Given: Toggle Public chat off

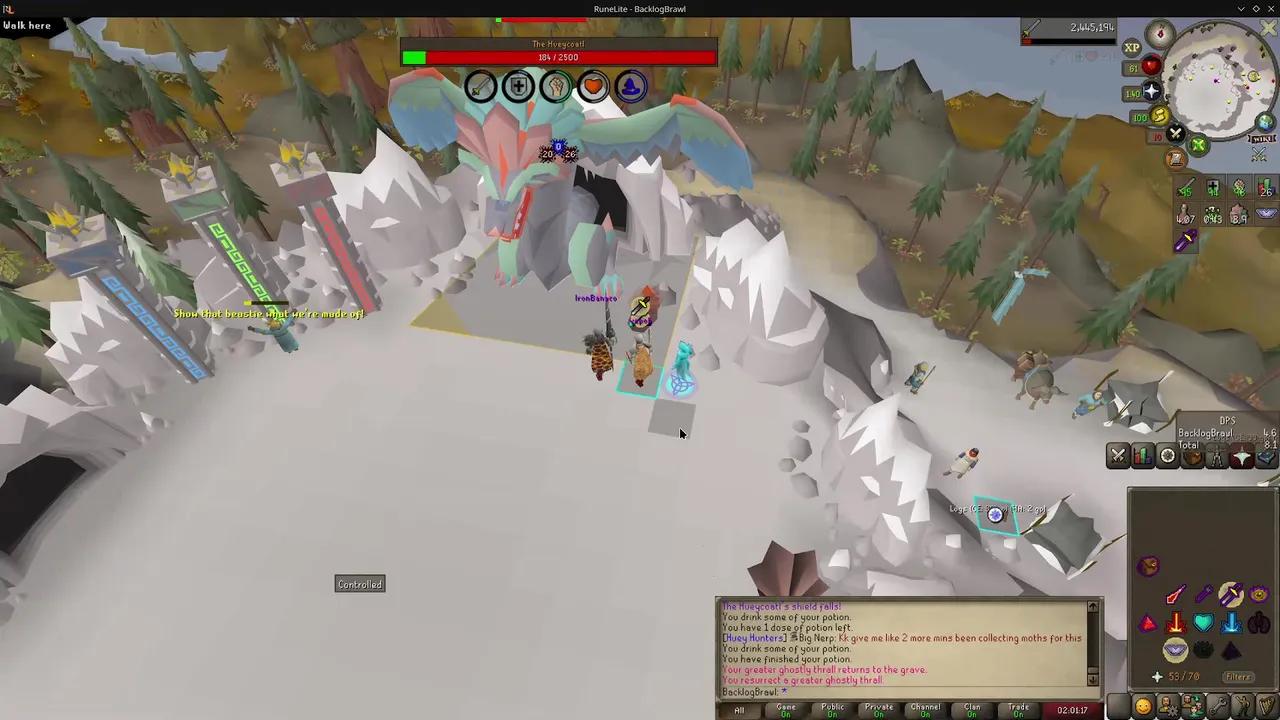Looking at the screenshot, I should tap(834, 710).
